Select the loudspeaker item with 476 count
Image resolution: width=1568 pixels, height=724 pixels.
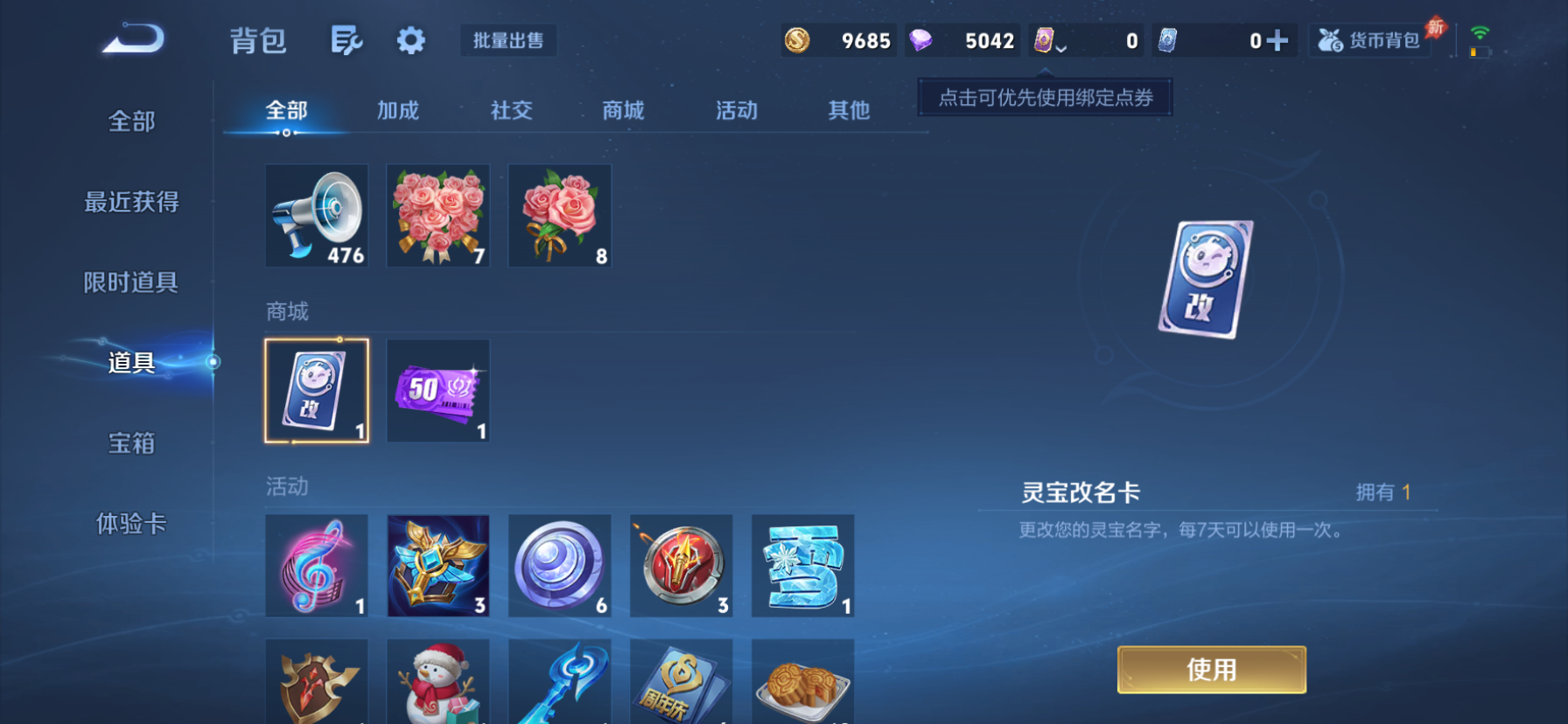tap(316, 215)
